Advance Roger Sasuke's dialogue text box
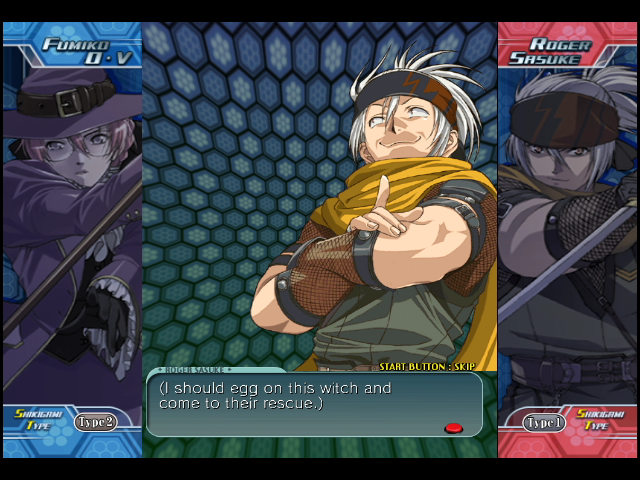Screen dimensions: 640x480 point(314,403)
